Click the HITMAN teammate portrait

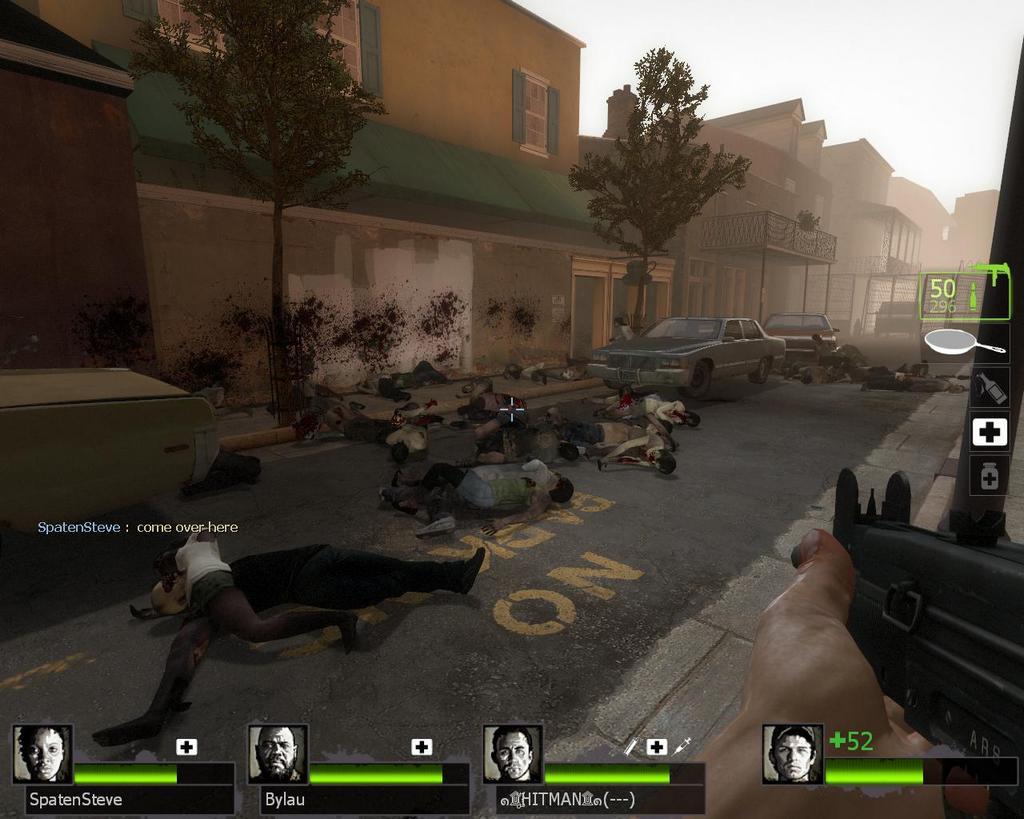tap(512, 753)
